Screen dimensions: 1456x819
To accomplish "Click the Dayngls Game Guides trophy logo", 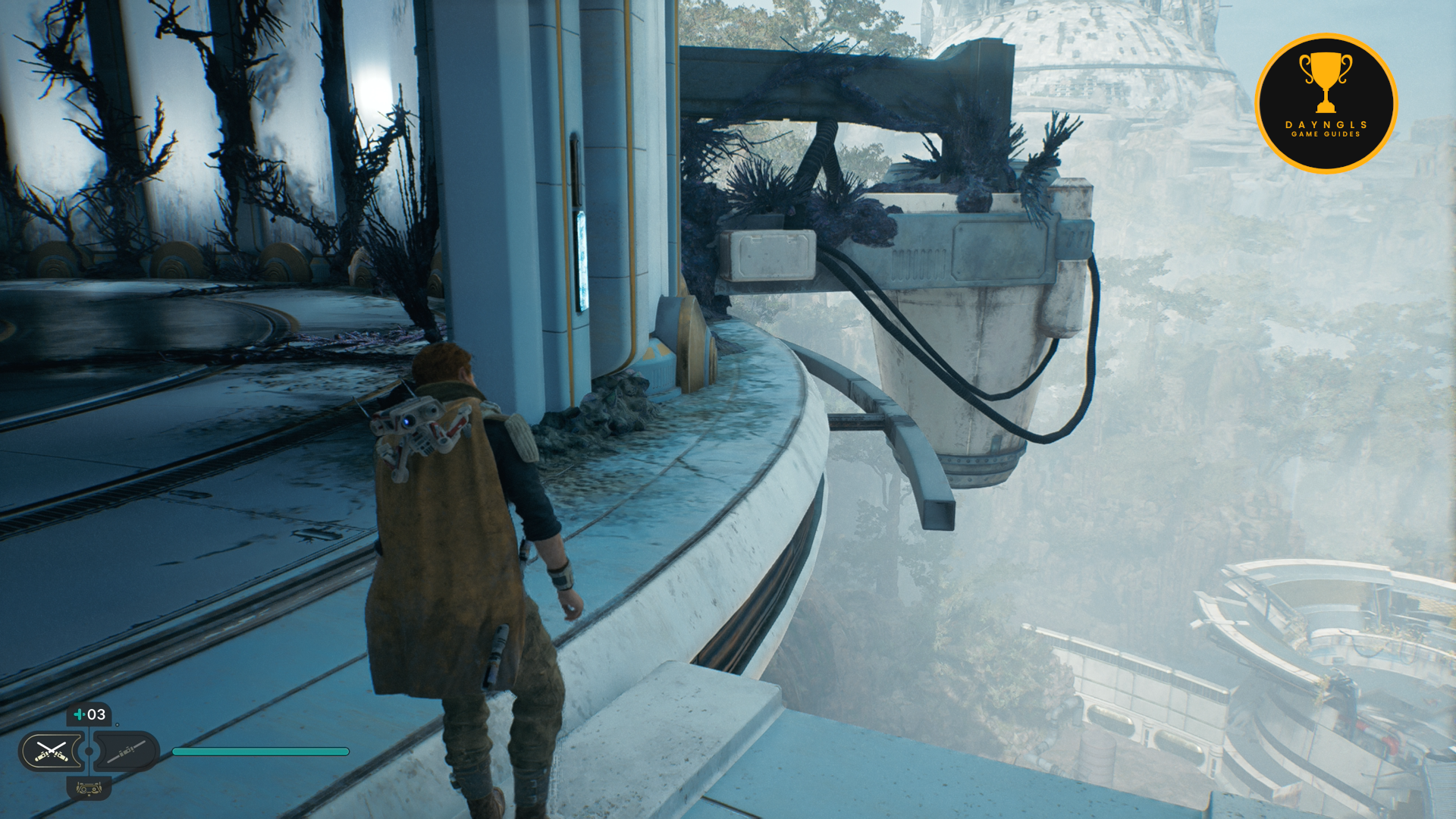I will (x=1326, y=104).
